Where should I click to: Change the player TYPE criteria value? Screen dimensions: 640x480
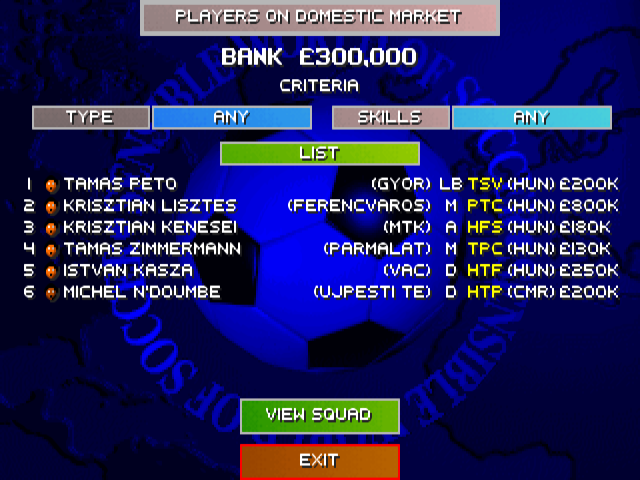(231, 117)
